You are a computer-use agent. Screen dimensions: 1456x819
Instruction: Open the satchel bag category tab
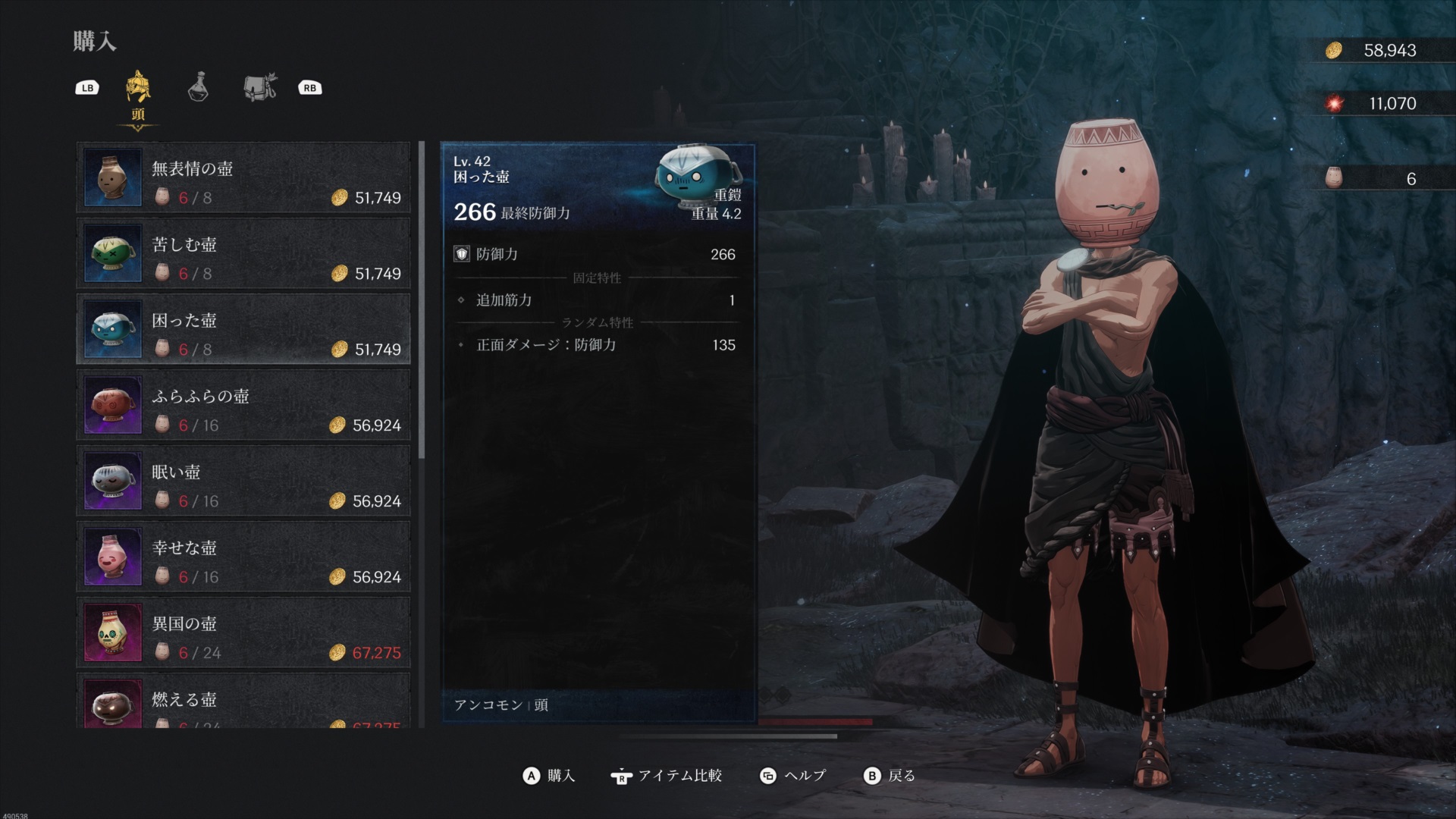pos(260,87)
